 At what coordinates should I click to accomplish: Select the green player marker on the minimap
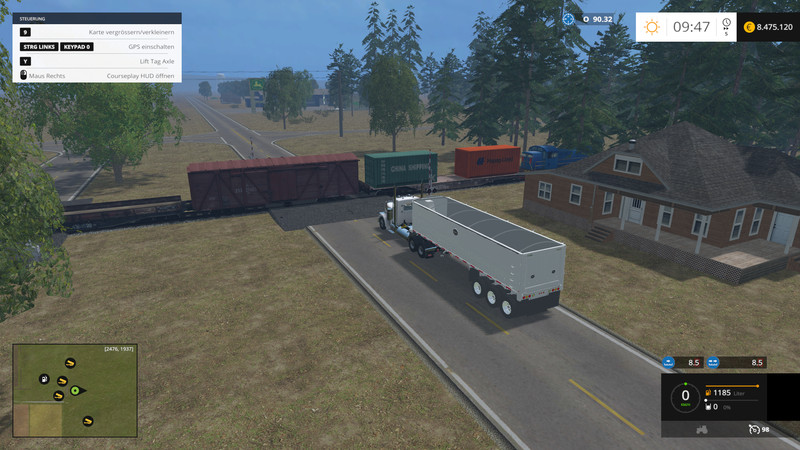(74, 390)
